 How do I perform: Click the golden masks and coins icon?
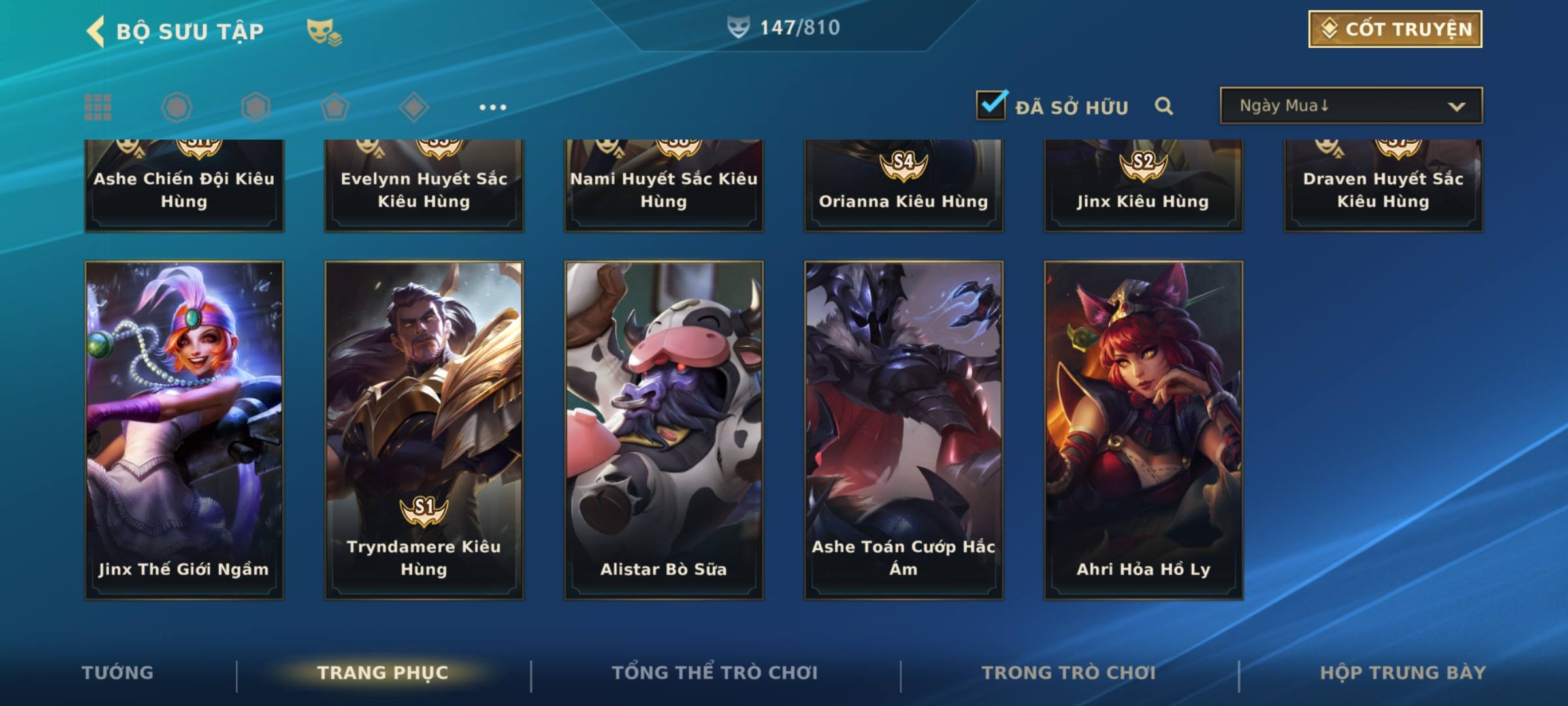324,32
